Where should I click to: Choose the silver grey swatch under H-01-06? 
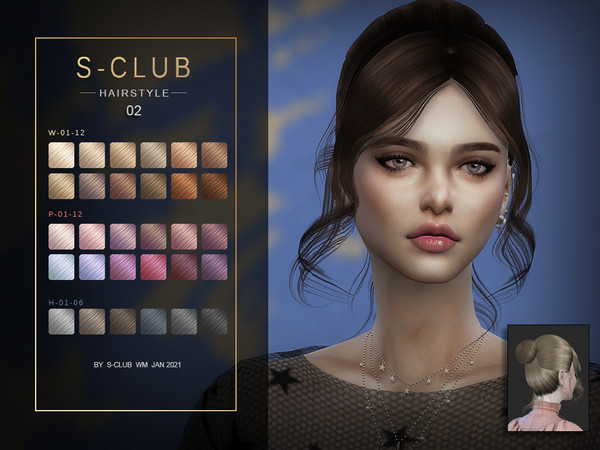(62, 320)
